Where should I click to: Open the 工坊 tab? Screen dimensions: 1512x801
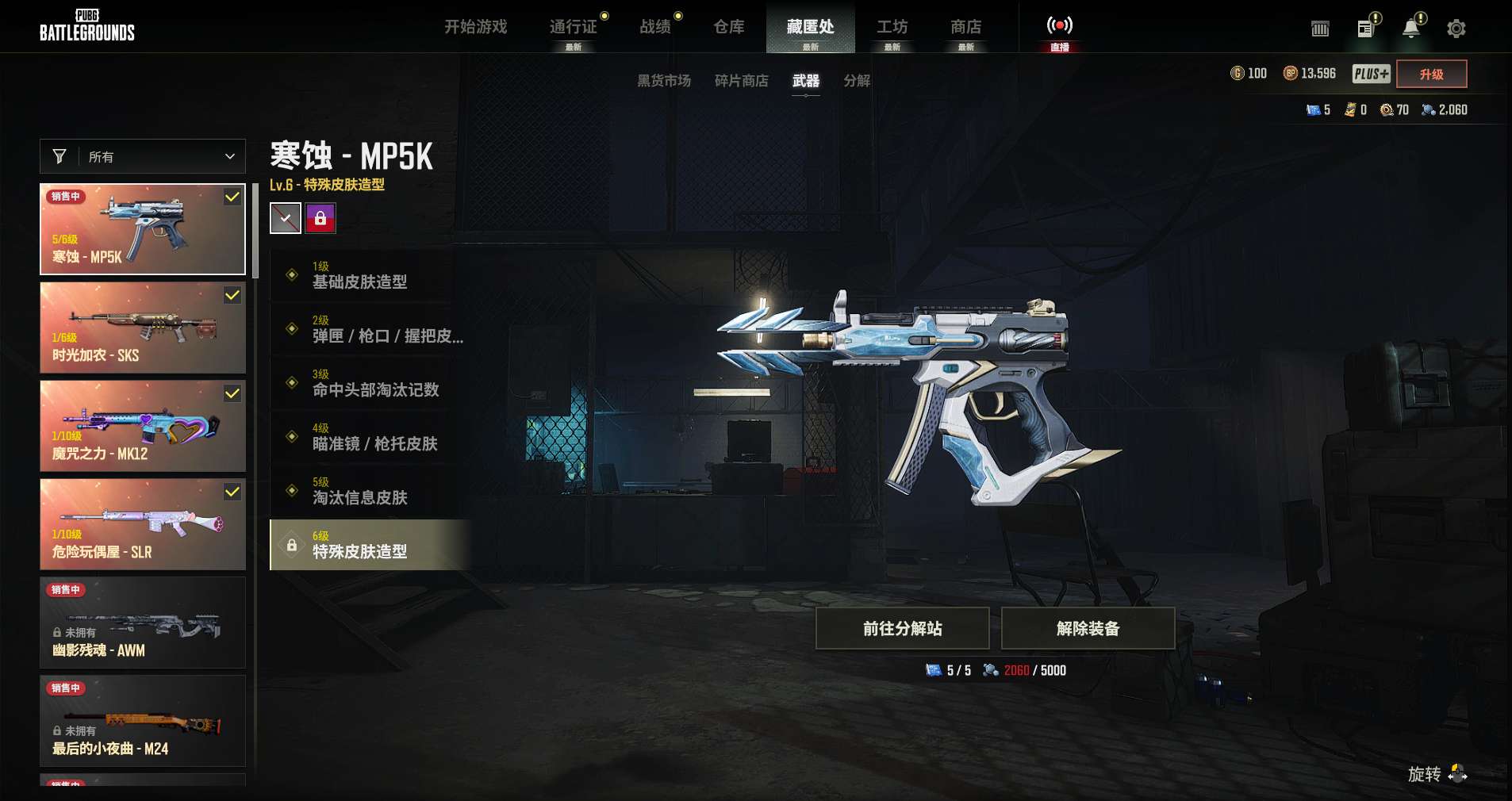tap(892, 27)
